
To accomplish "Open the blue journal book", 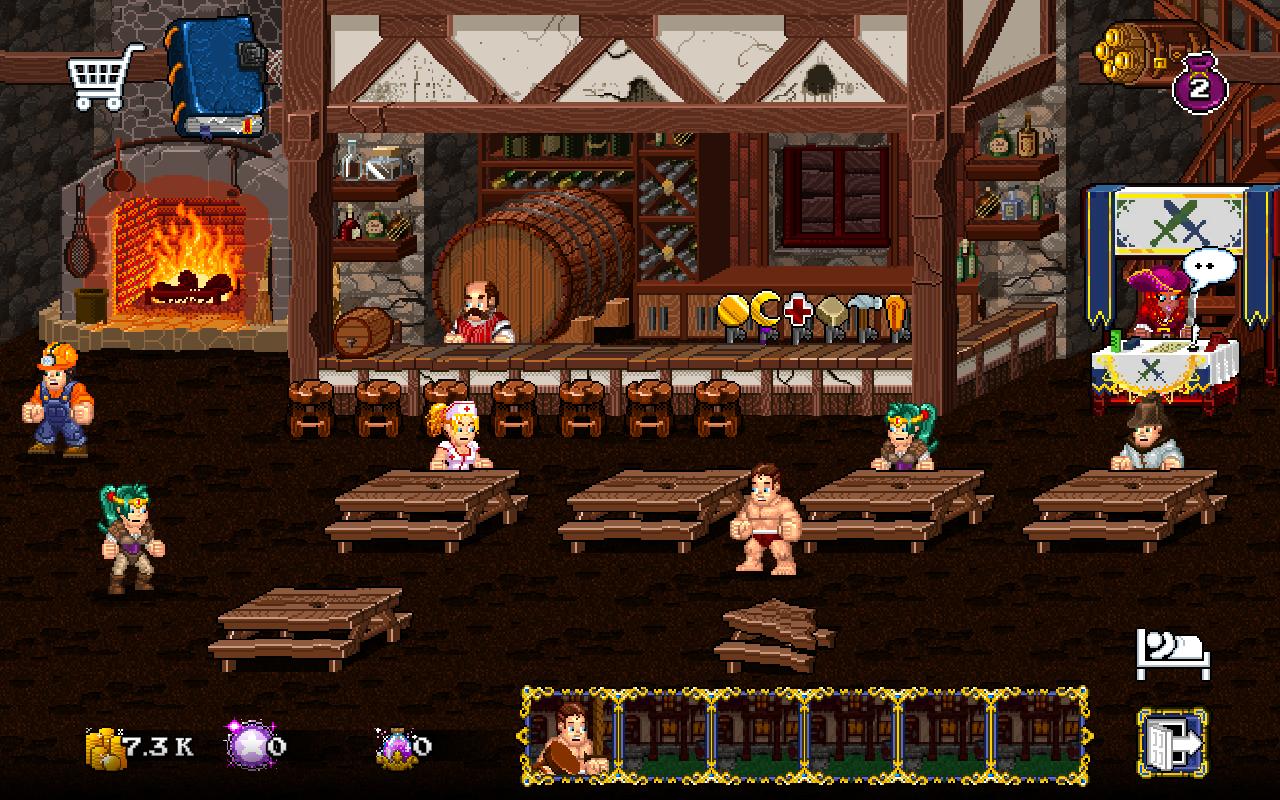I will (x=217, y=78).
